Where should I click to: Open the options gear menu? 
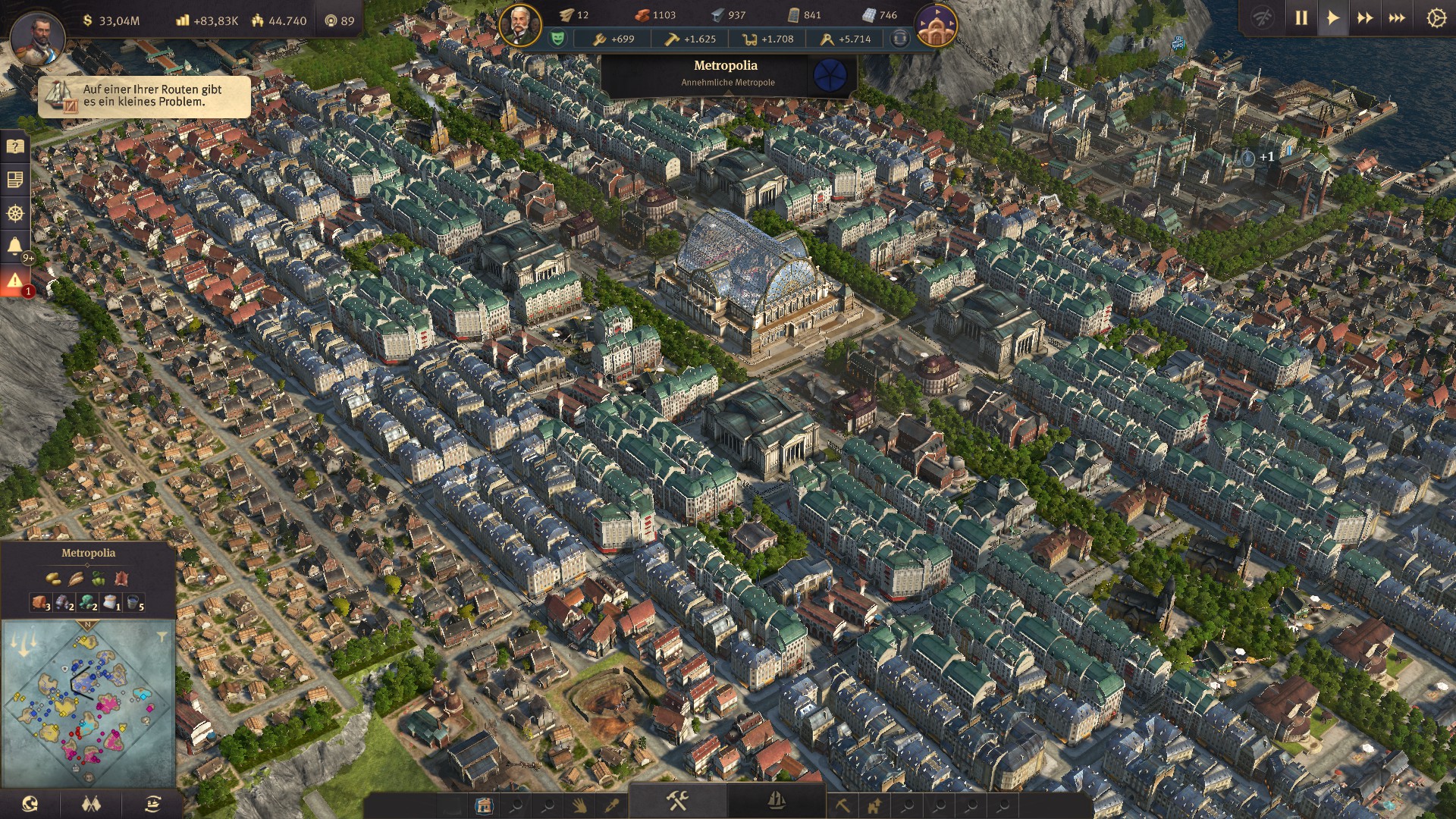point(1436,18)
